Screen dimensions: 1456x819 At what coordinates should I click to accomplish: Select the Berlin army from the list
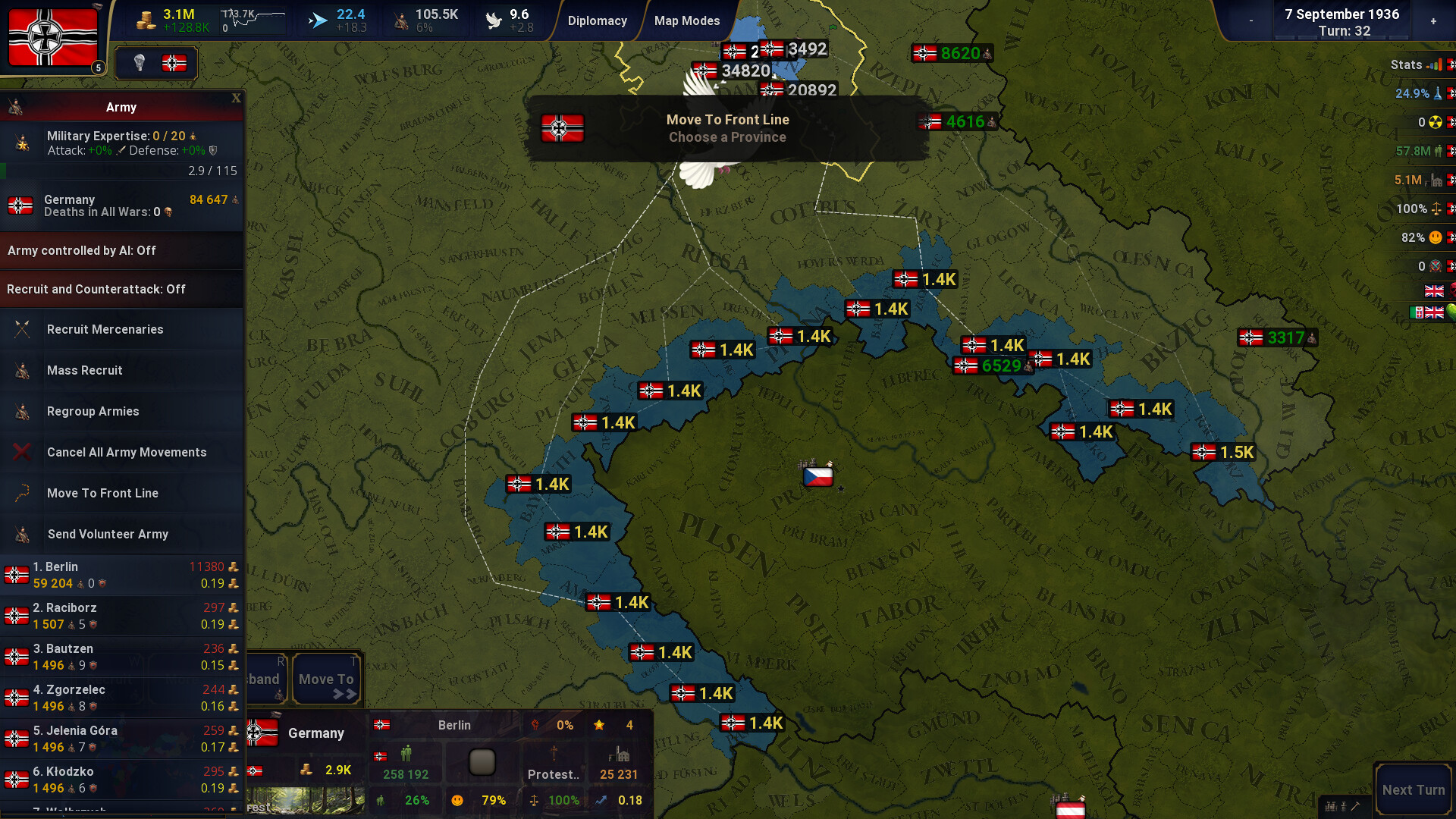point(121,574)
